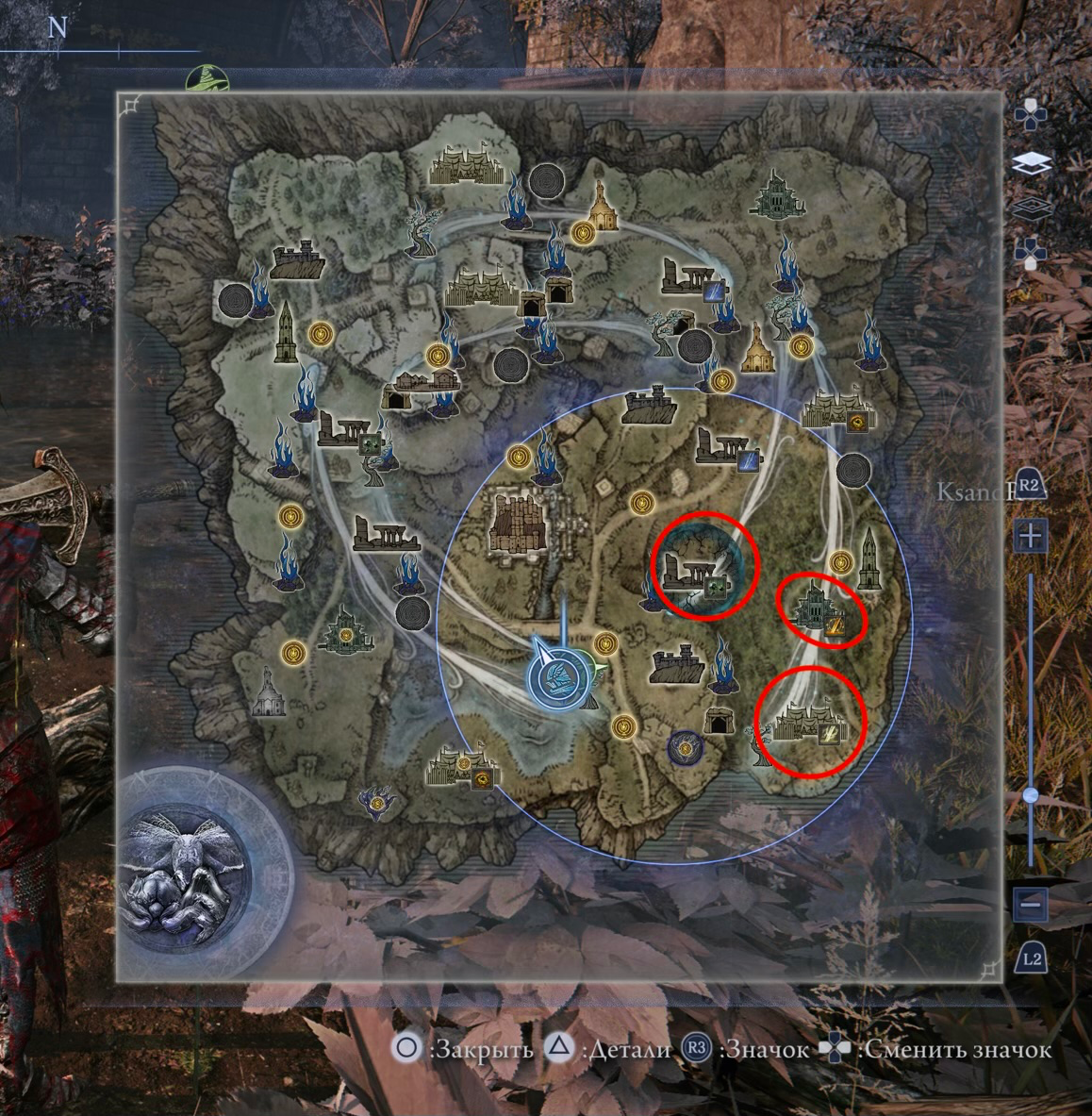Screen dimensions: 1092x1116
Task: Select the dark blue orb marker with gold center
Action: pyautogui.click(x=686, y=749)
